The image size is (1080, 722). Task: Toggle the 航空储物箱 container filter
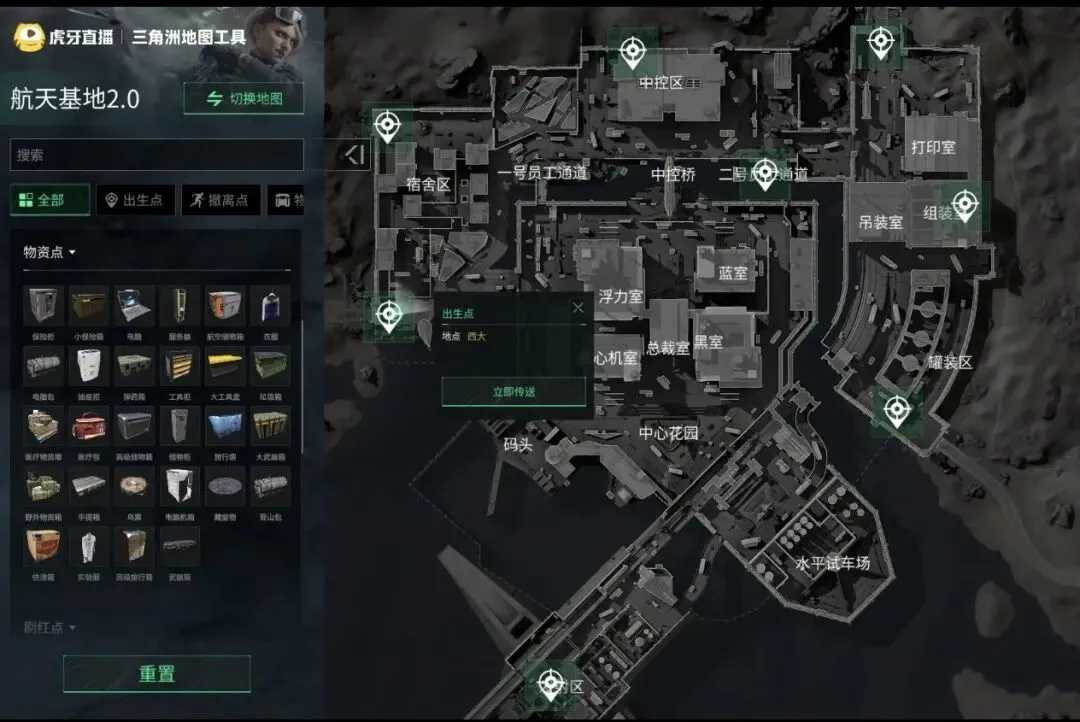pyautogui.click(x=225, y=306)
